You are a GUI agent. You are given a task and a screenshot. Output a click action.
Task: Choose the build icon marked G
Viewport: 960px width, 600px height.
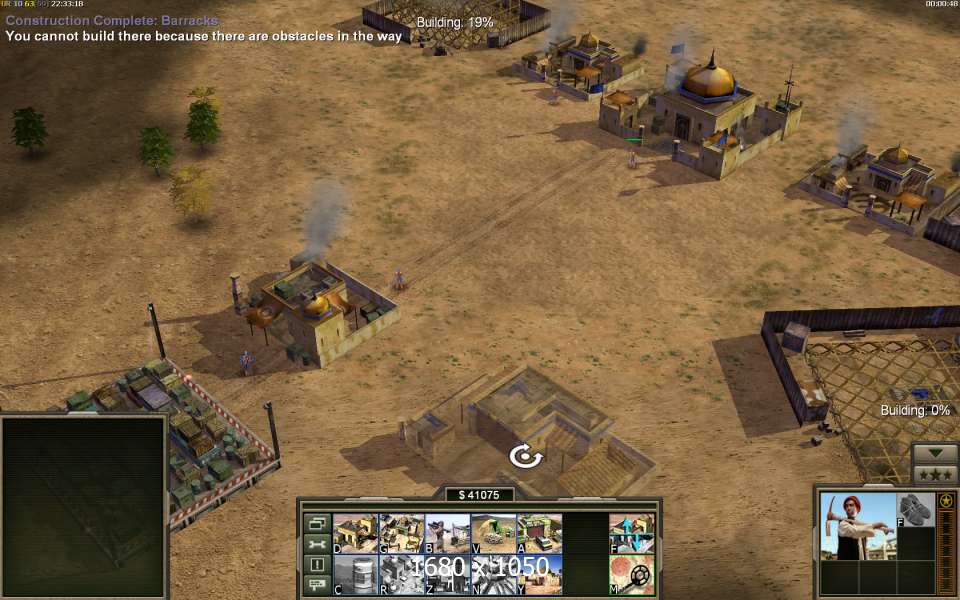(x=401, y=533)
